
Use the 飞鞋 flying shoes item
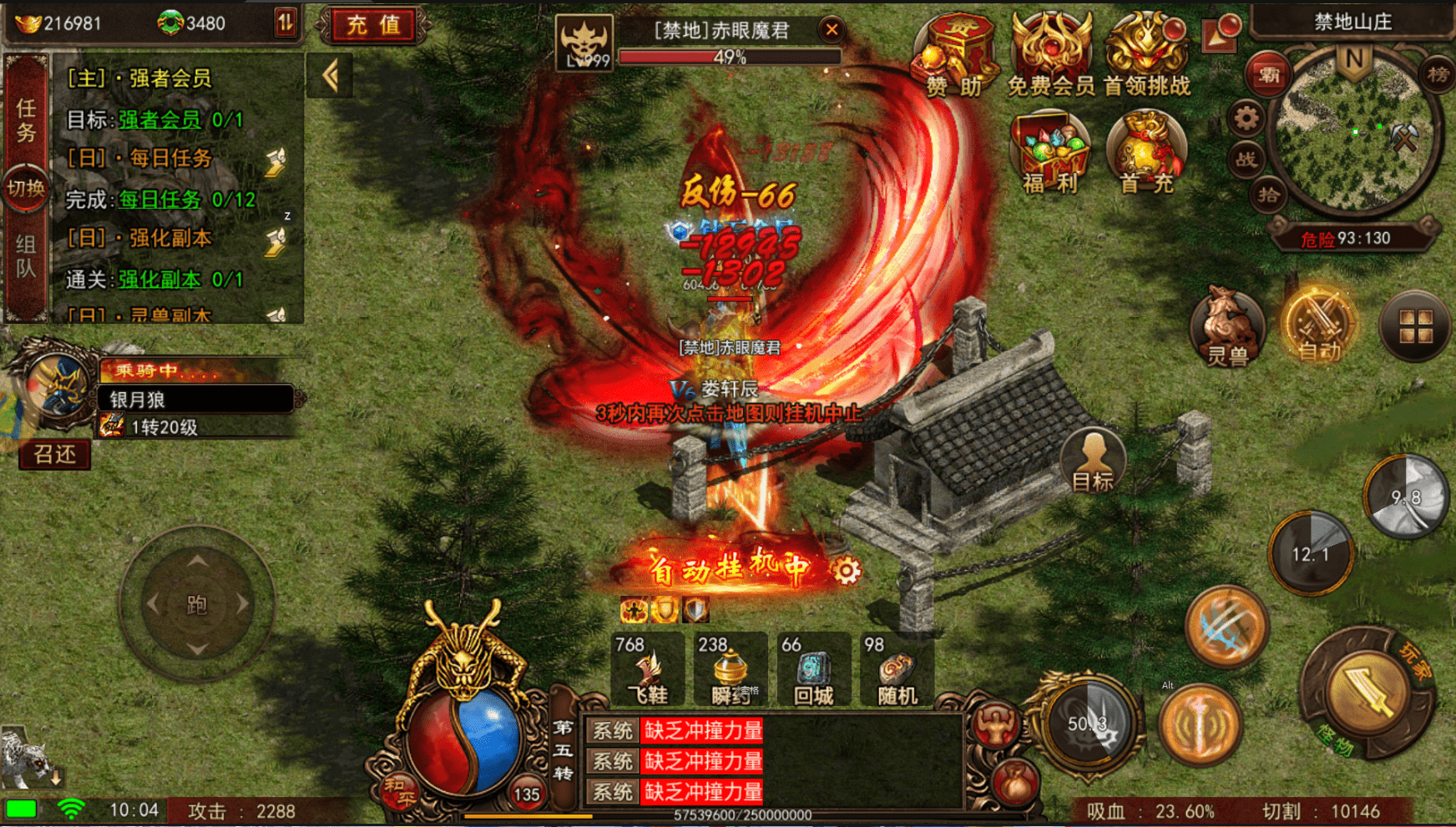648,670
